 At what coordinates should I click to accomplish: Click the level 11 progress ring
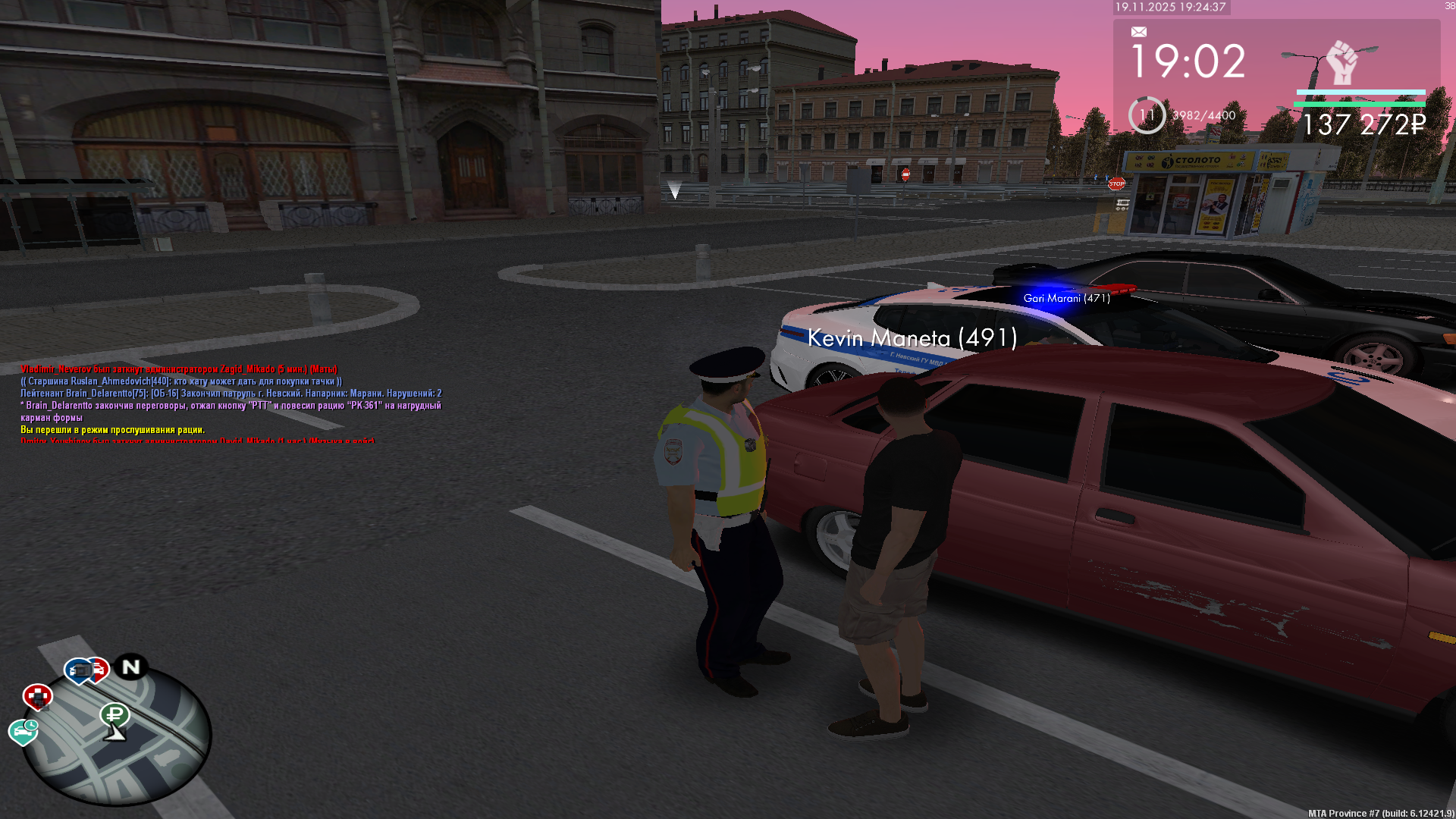(x=1147, y=115)
